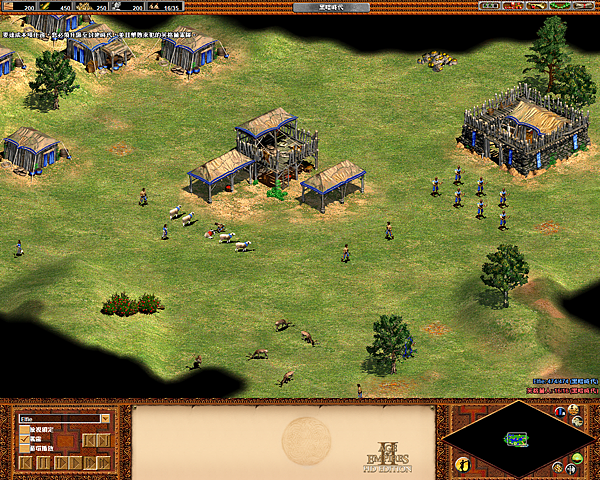Uncheck the 戰霧 fog of war checkbox
The height and width of the screenshot is (480, 600).
pos(25,439)
